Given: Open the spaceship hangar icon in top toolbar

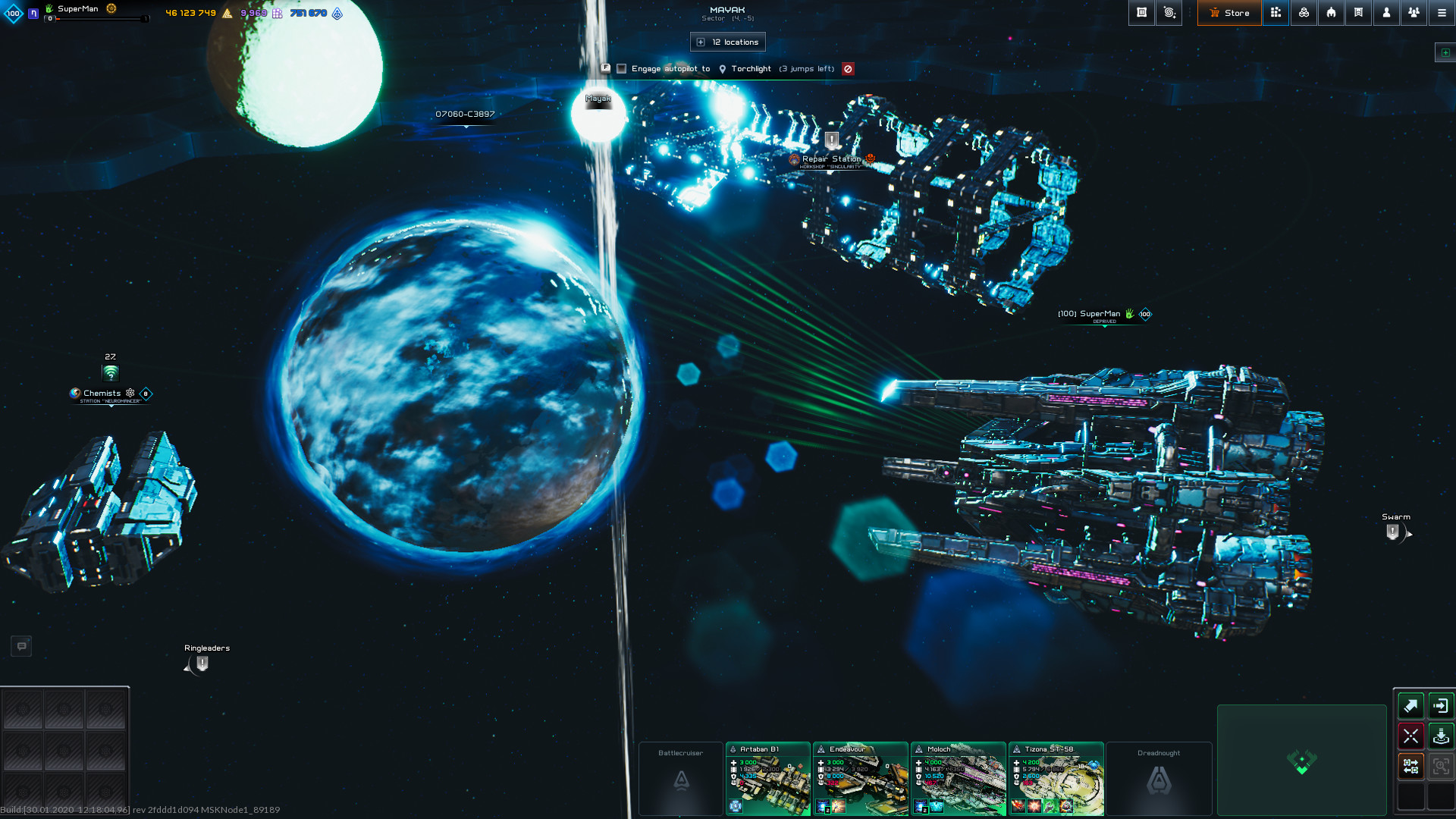Looking at the screenshot, I should pyautogui.click(x=1332, y=13).
